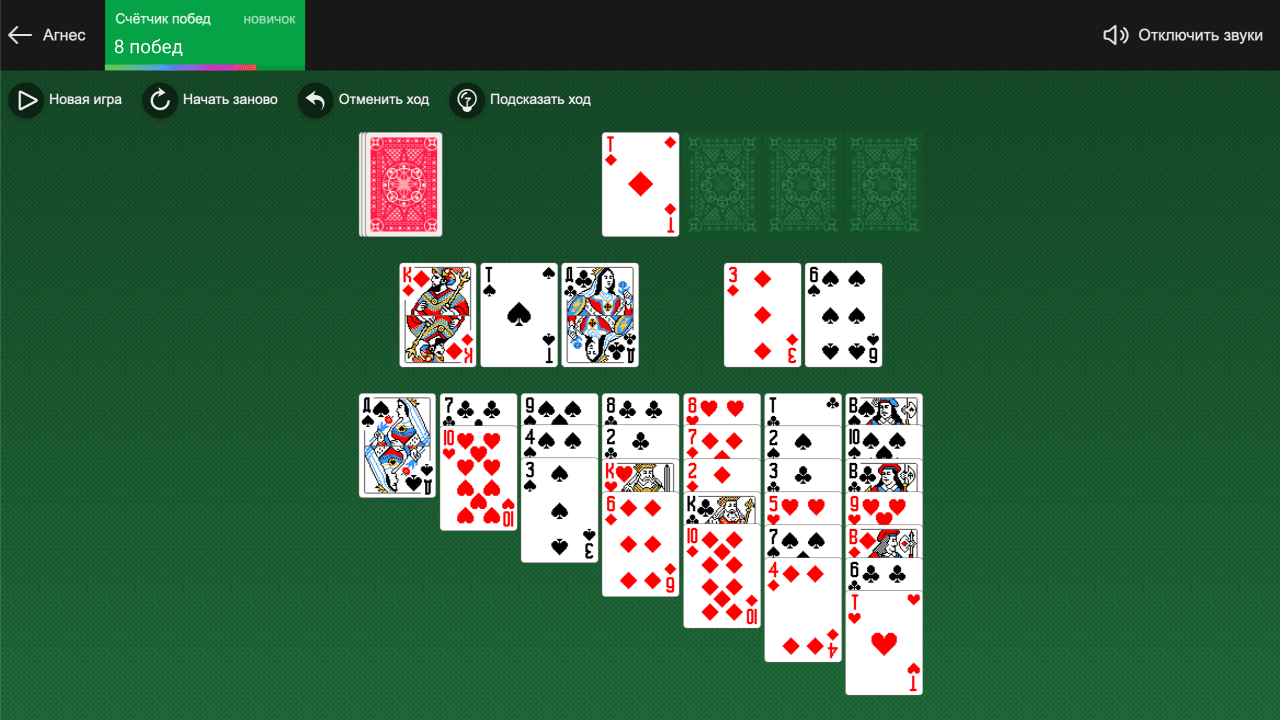Click the Новая игра button label
Screen dimensions: 1281x720
click(84, 99)
